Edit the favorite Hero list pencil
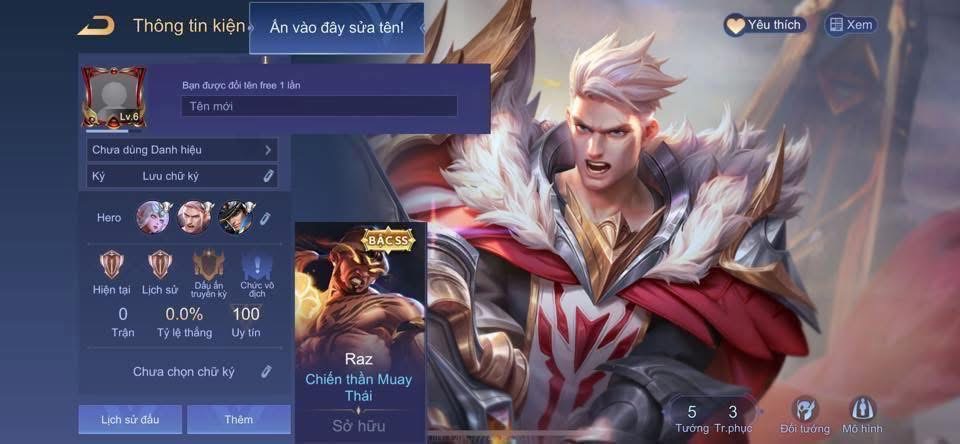This screenshot has width=960, height=444. coord(265,218)
